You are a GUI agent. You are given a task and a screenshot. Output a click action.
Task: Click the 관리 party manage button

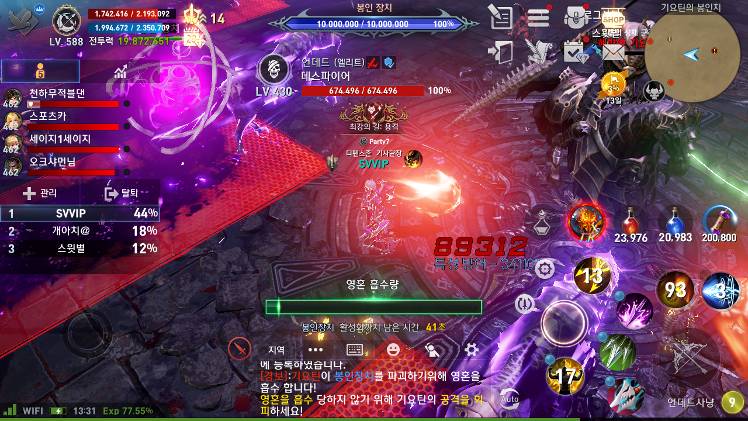[40, 193]
